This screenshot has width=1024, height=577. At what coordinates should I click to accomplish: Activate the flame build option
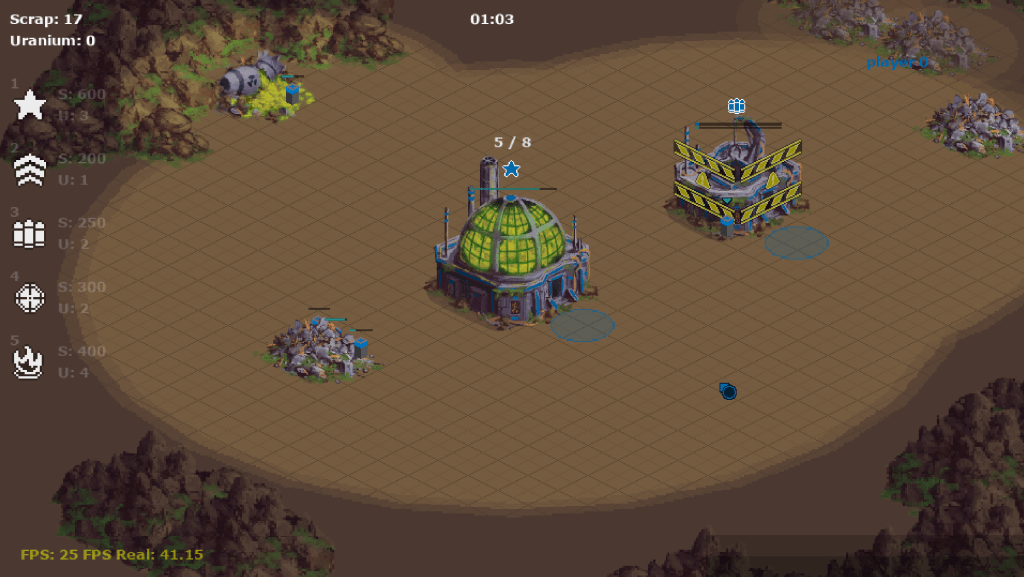tap(30, 362)
